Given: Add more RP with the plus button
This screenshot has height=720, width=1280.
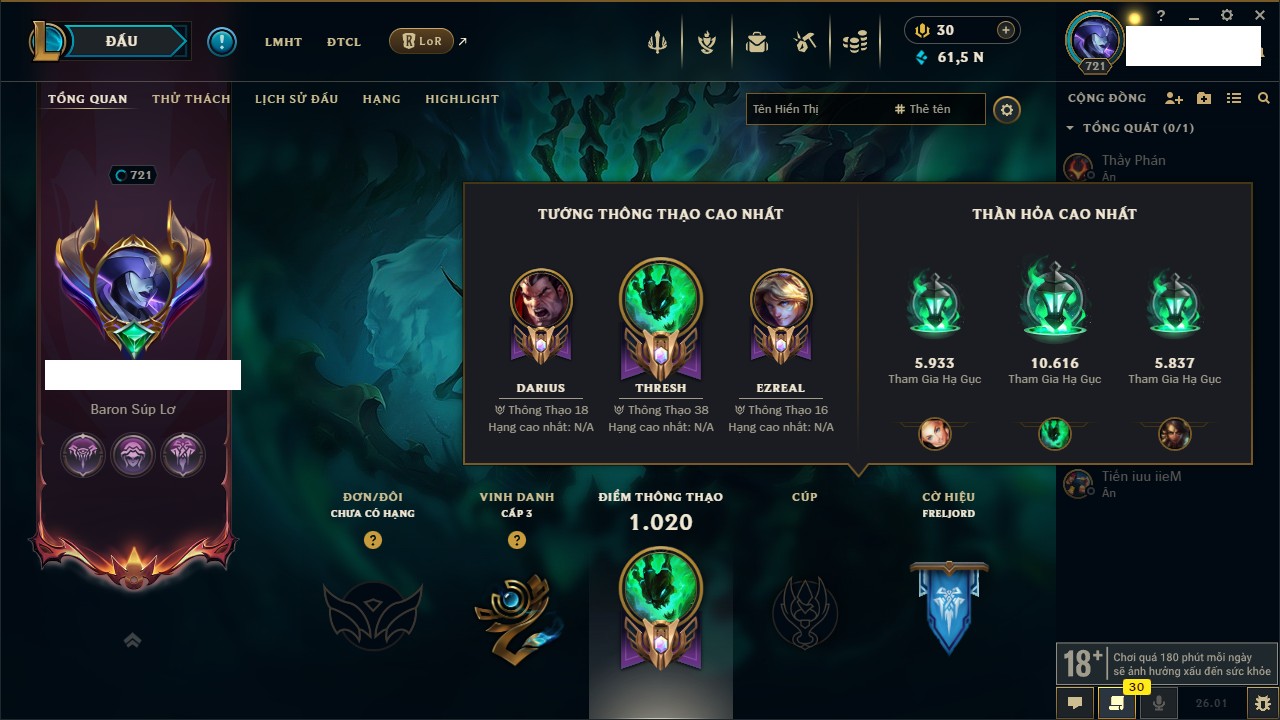Looking at the screenshot, I should tap(1006, 30).
